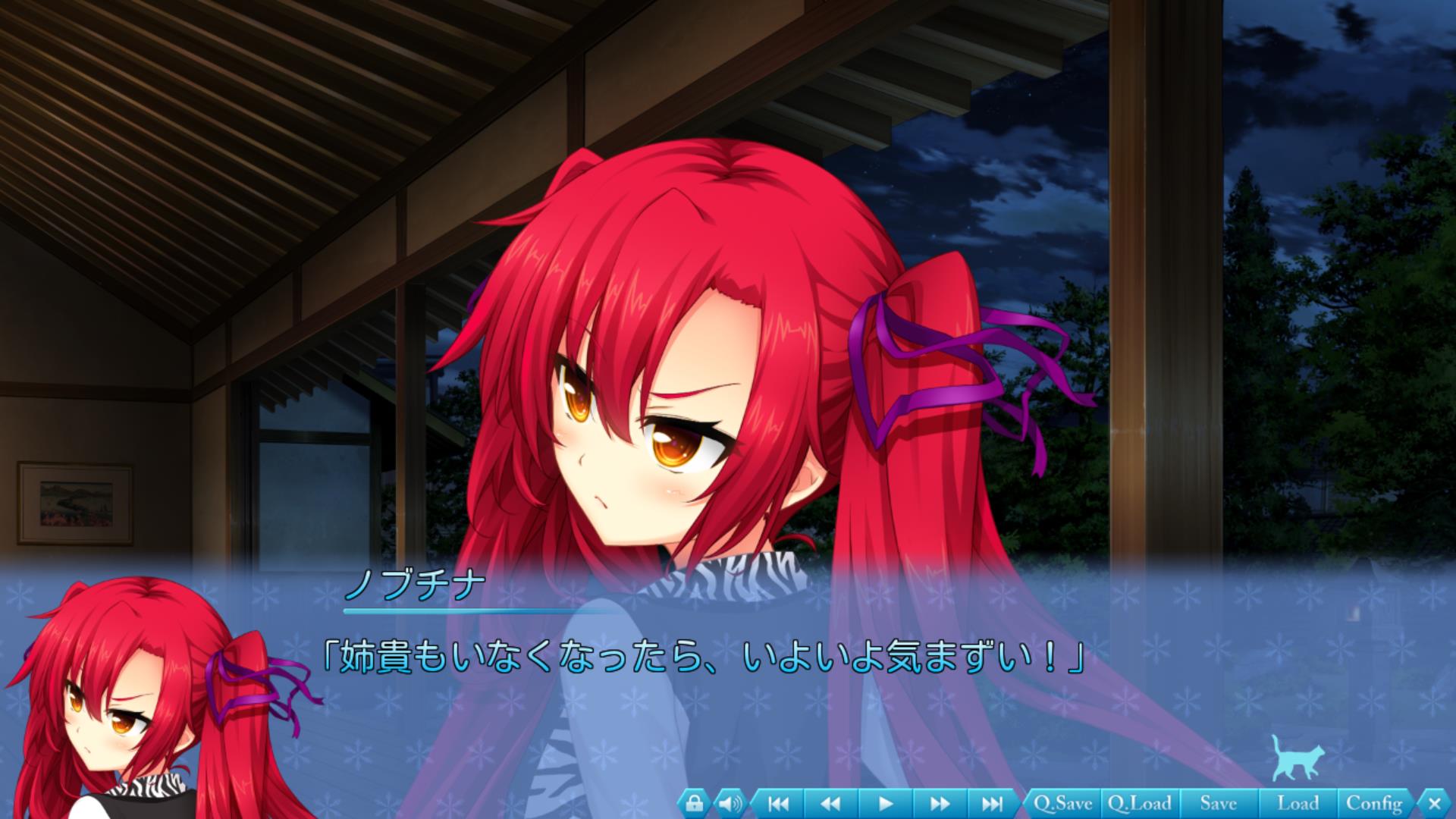
Task: Close the message window with the X
Action: (x=1433, y=802)
